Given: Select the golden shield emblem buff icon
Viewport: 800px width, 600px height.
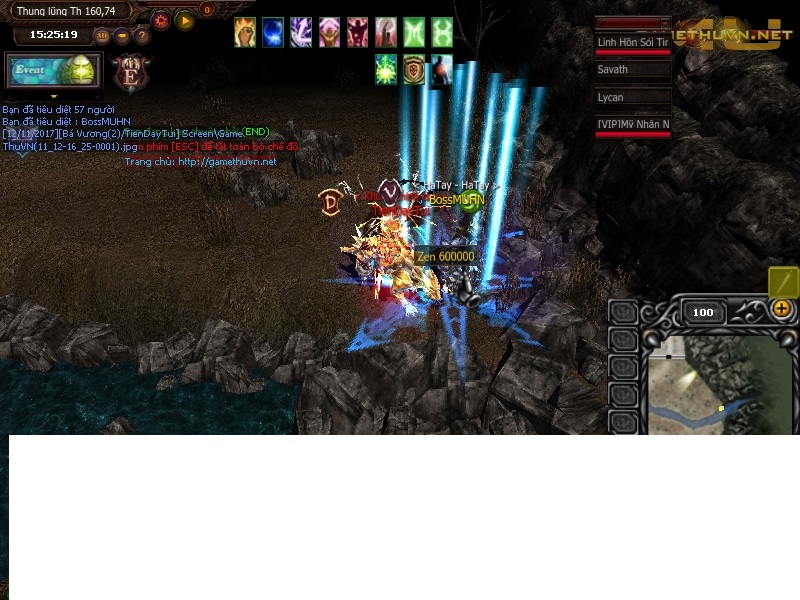Looking at the screenshot, I should click(x=414, y=70).
